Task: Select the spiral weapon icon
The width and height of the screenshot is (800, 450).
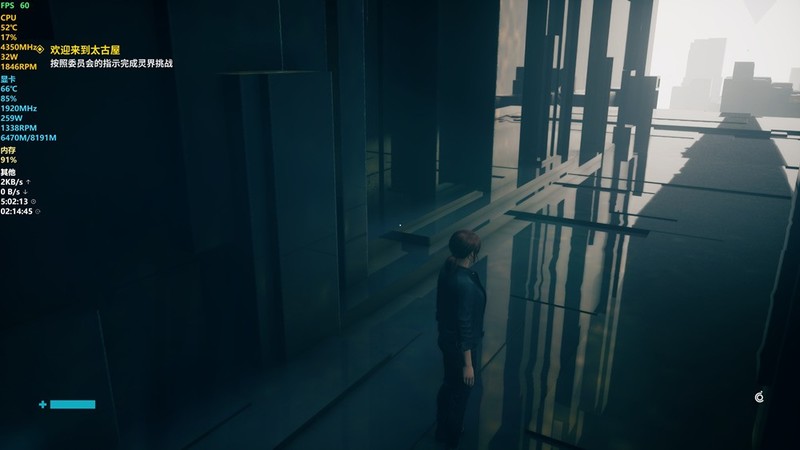Action: tap(759, 398)
